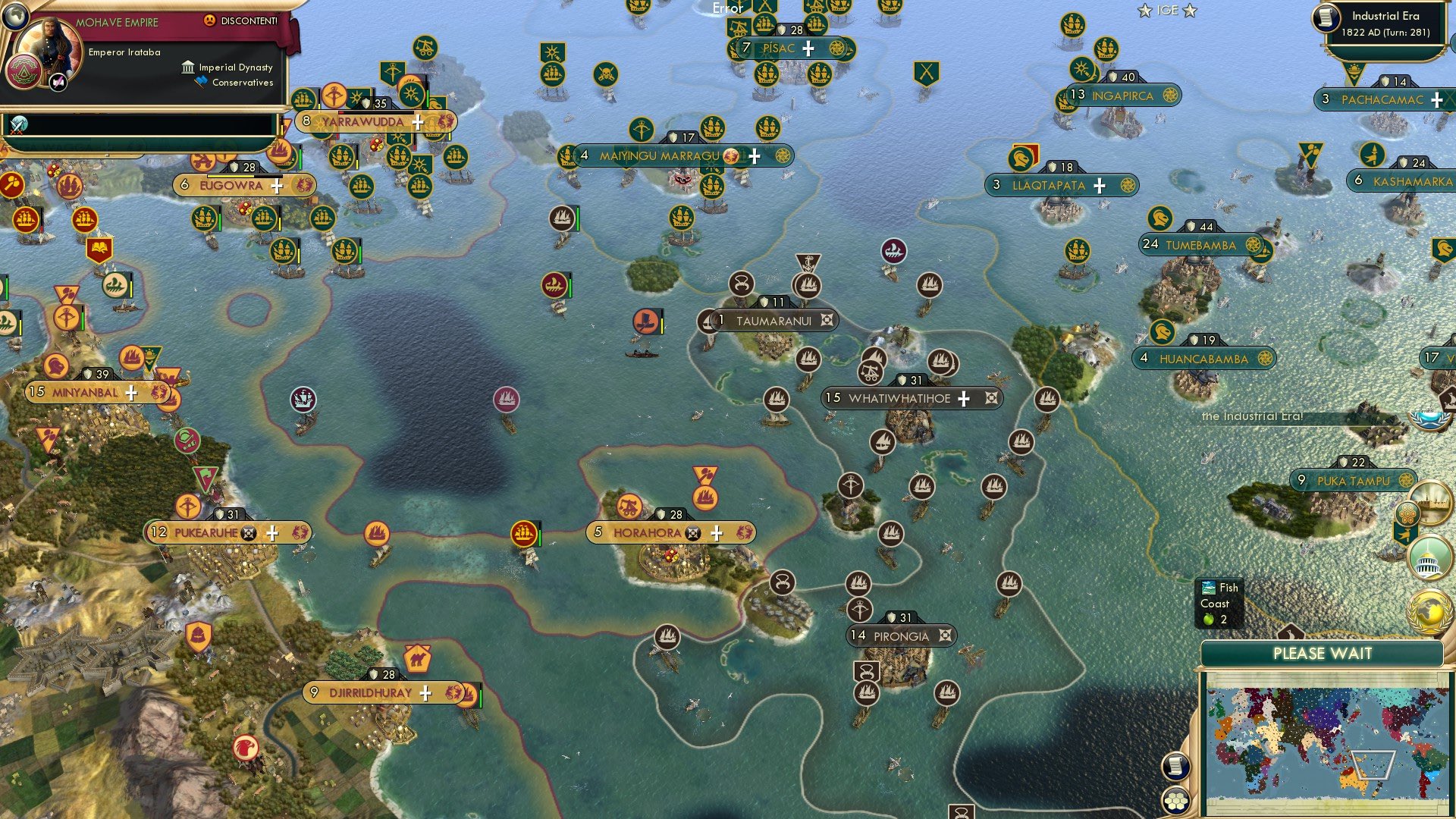Click the crossed swords icon under leader panel
This screenshot has width=1456, height=819.
pos(19,124)
